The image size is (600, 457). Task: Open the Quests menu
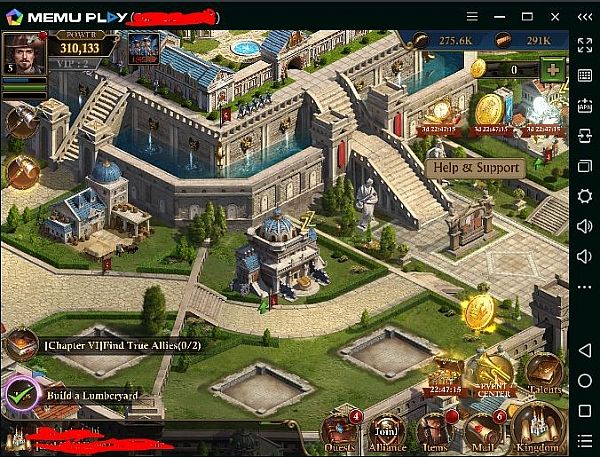pos(337,431)
